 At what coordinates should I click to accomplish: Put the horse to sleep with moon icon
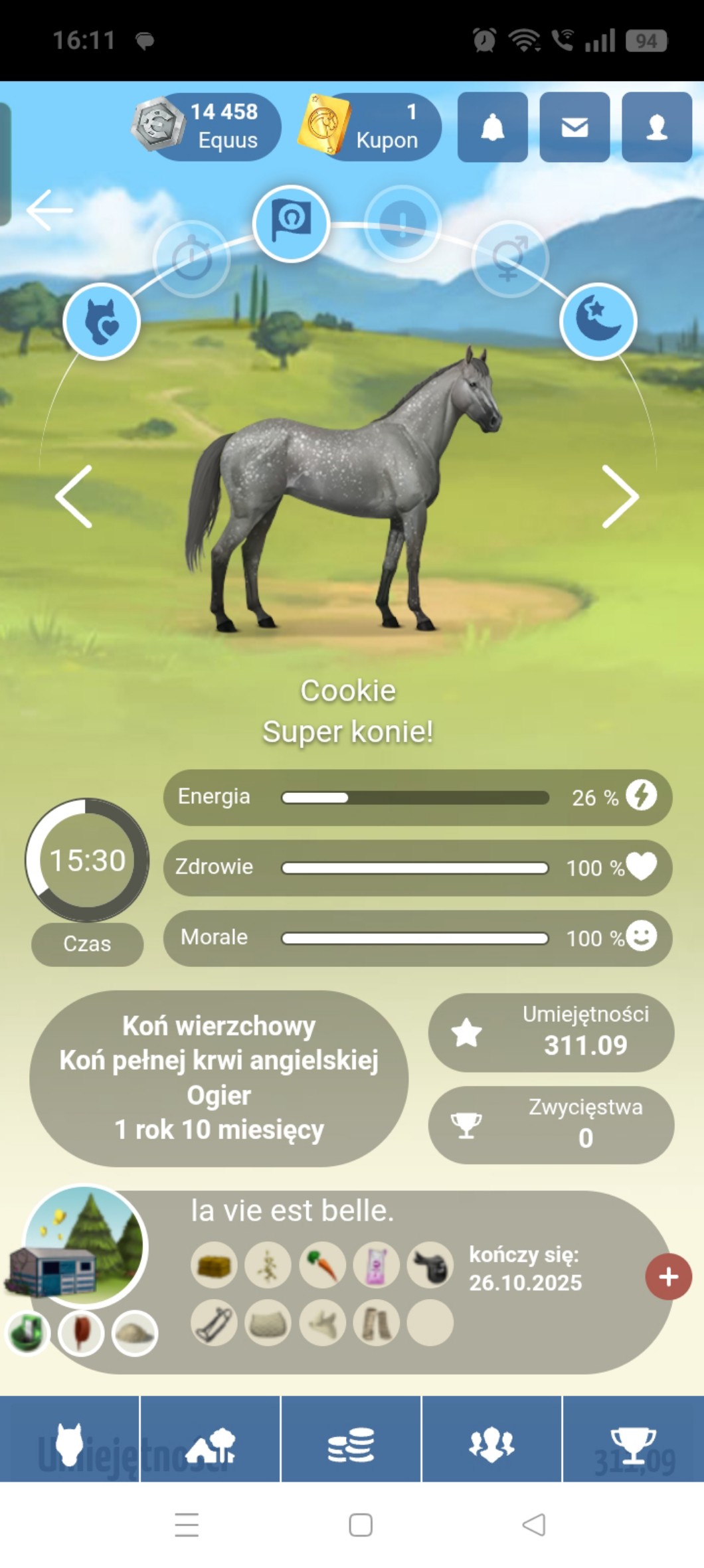pos(598,321)
